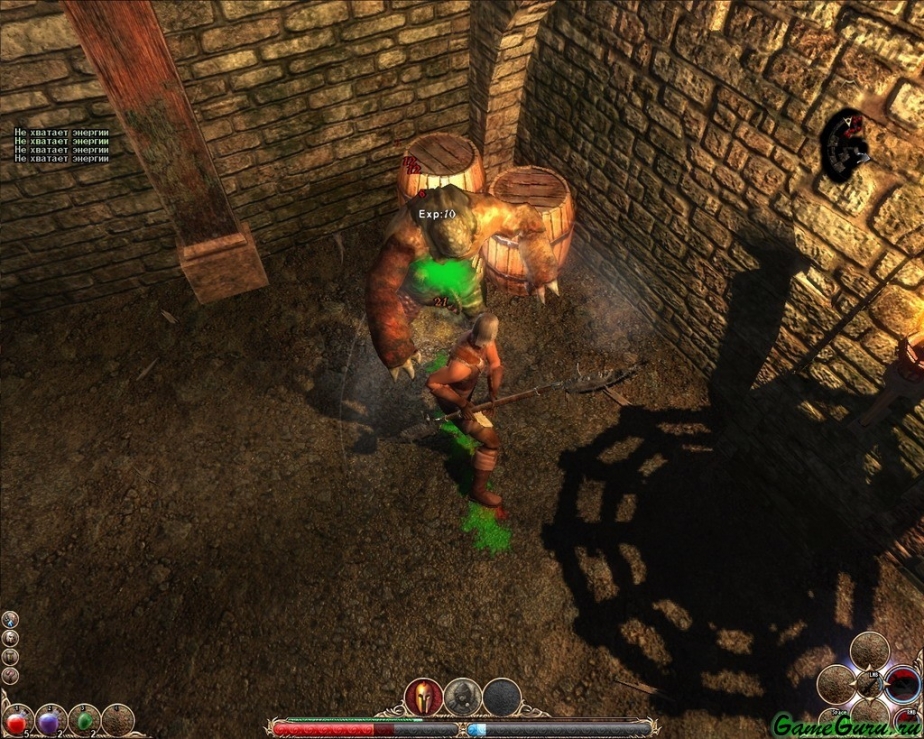Select the empty fourth quick-item slot

point(117,720)
